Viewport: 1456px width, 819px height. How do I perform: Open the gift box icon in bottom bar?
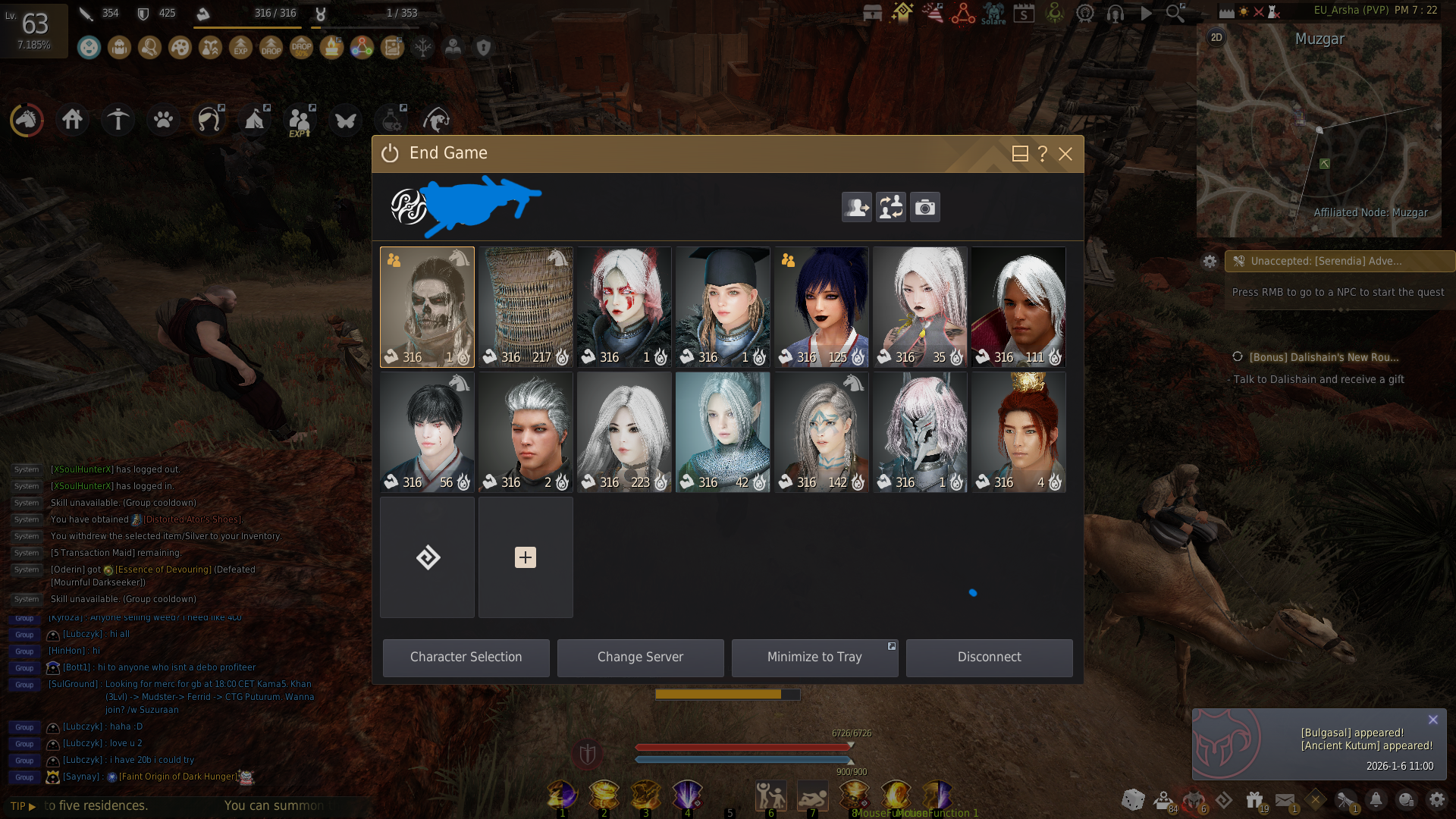(x=1253, y=800)
